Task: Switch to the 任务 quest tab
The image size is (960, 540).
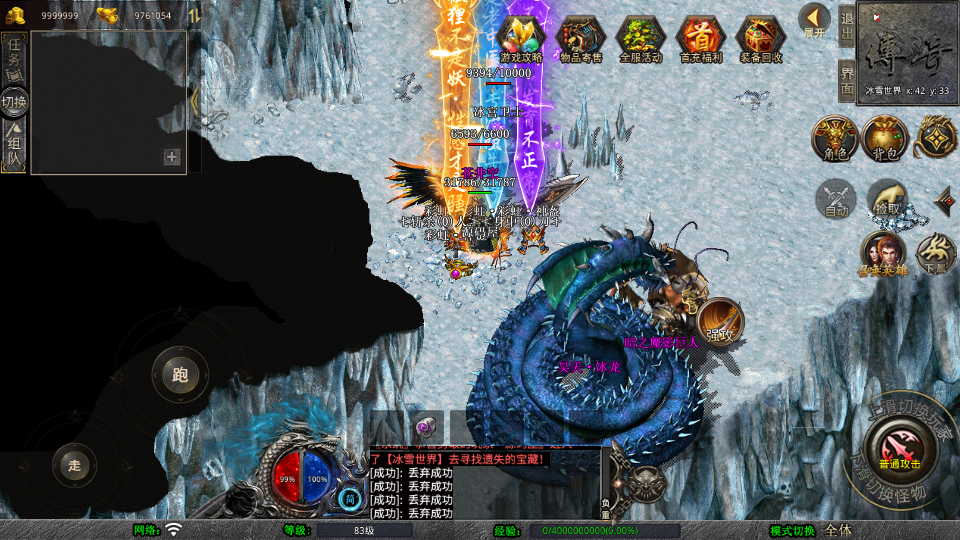Action: (x=14, y=59)
